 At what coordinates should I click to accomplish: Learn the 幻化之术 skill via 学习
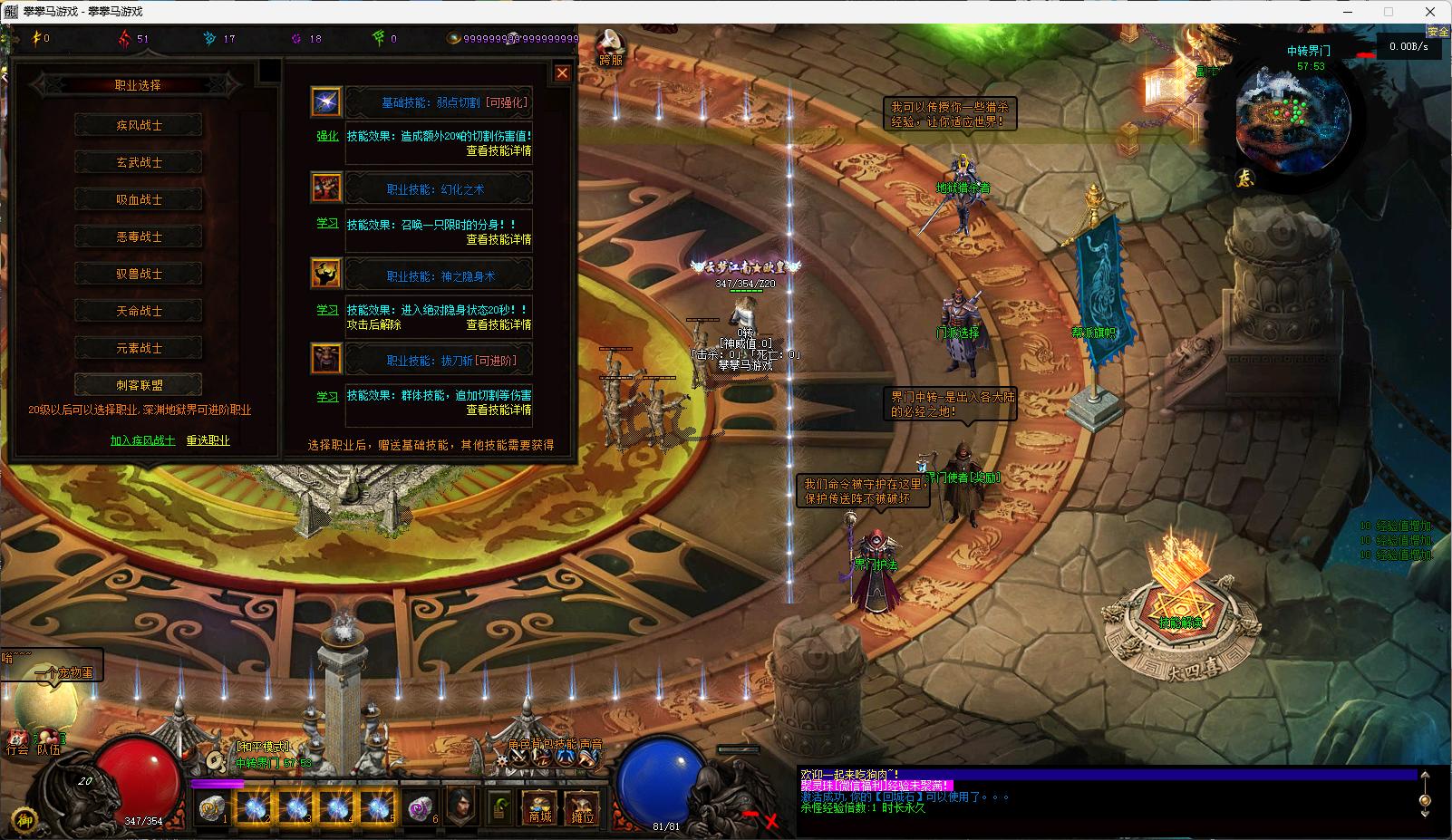click(326, 222)
